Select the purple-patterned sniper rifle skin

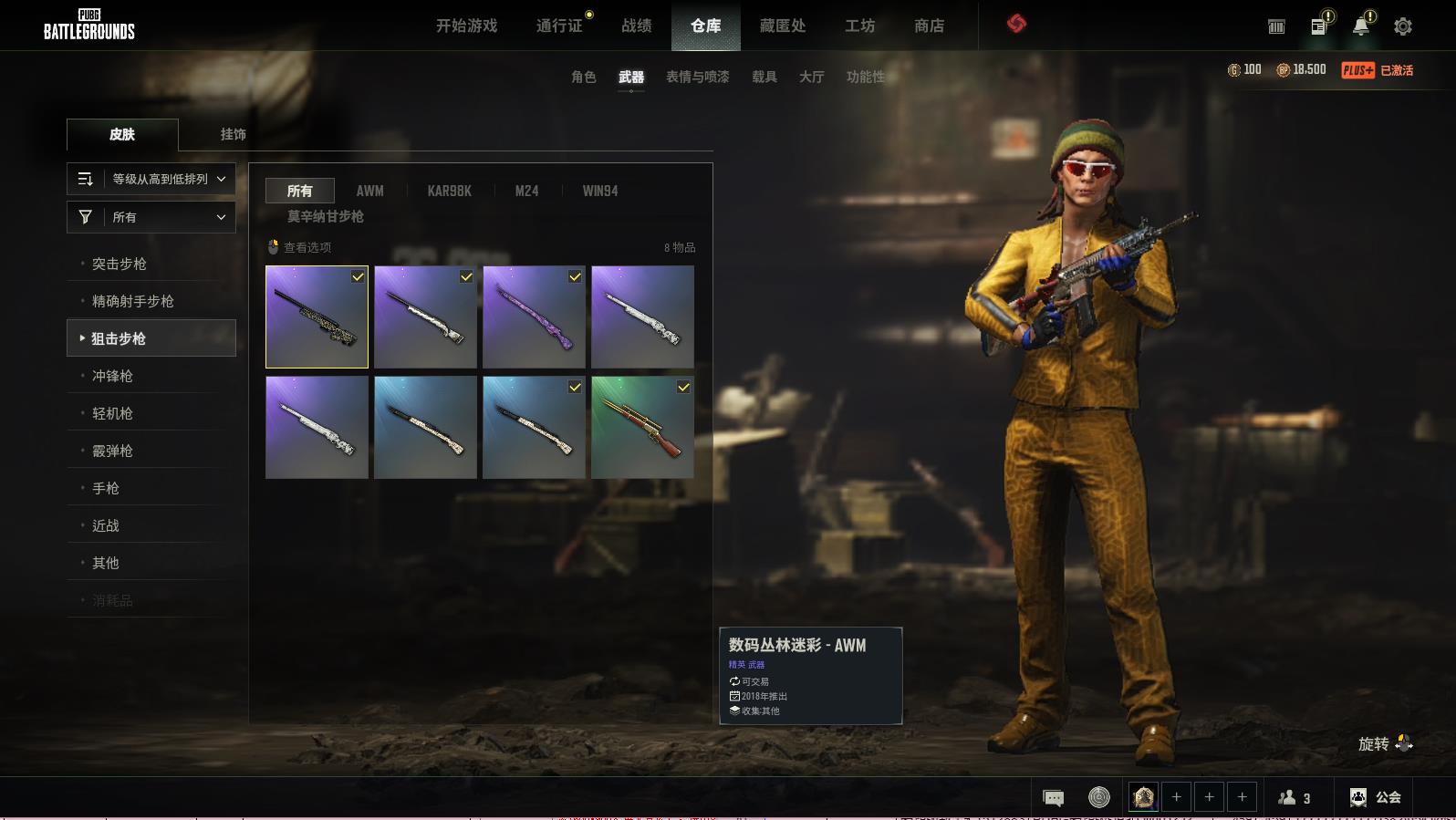tap(534, 317)
